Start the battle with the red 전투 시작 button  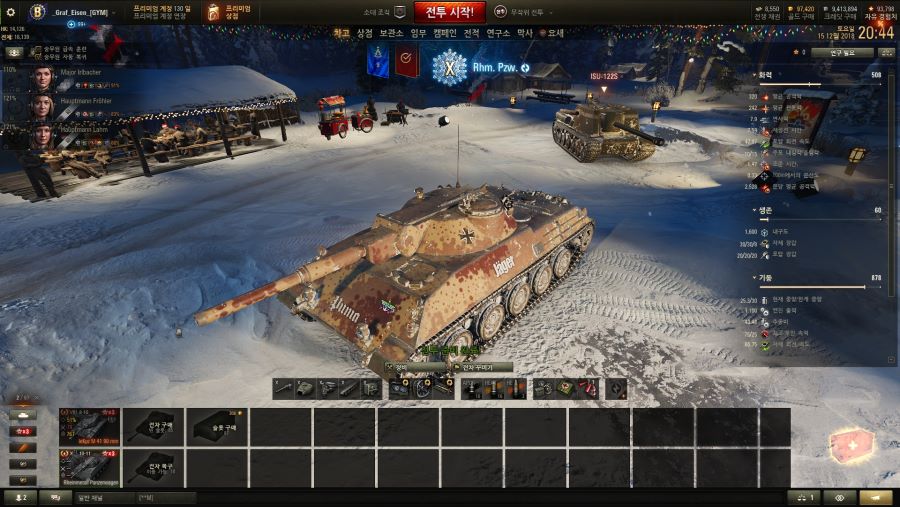tap(449, 12)
